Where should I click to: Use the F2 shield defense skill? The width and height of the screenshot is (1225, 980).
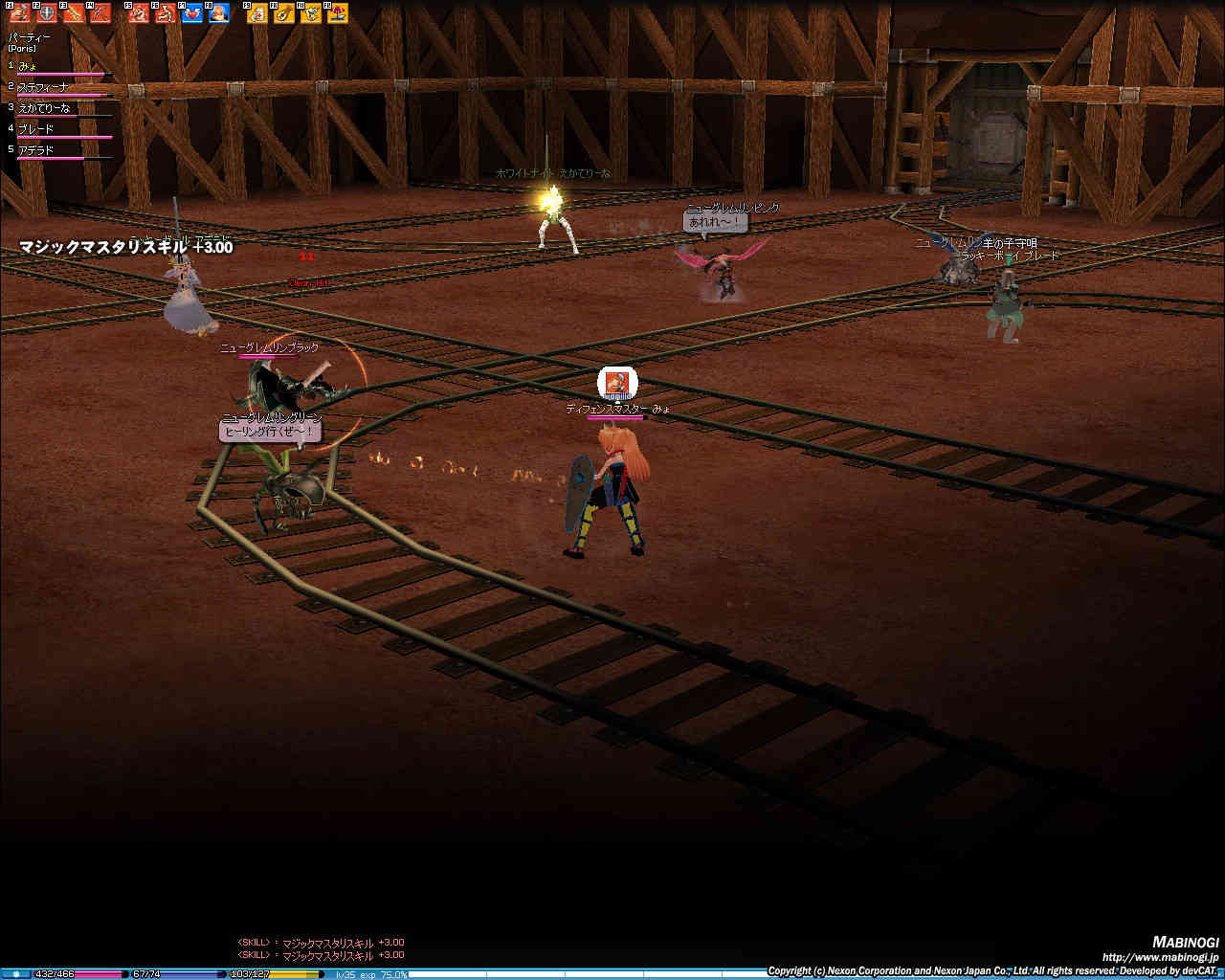tap(46, 13)
